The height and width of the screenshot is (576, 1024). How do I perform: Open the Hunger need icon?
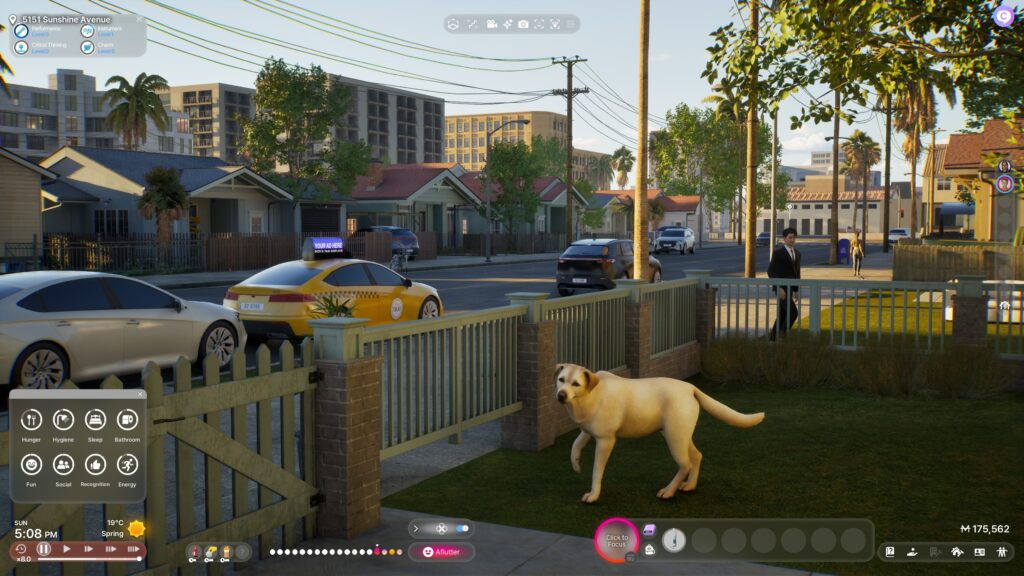[31, 420]
